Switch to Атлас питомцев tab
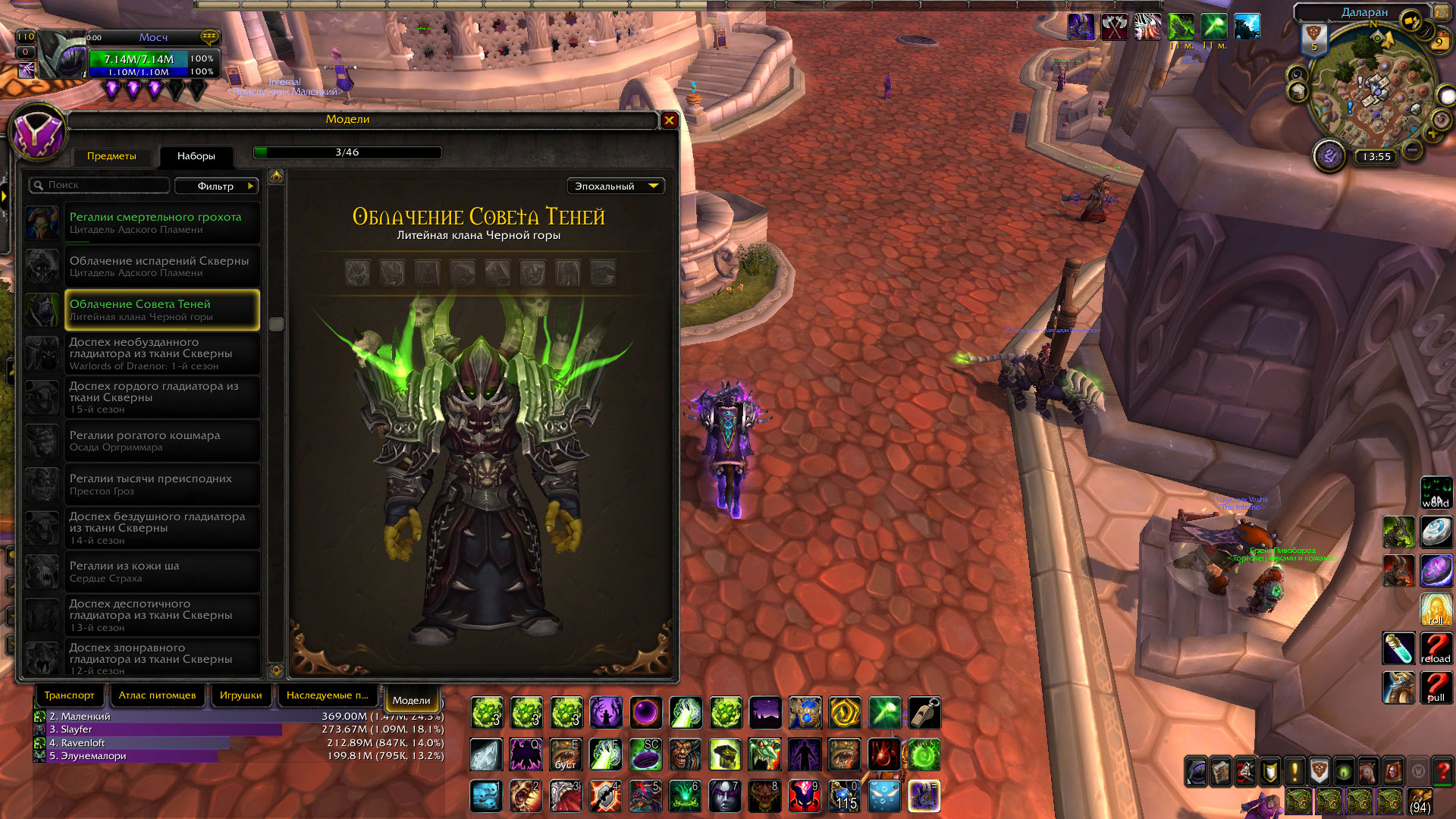 coord(157,695)
